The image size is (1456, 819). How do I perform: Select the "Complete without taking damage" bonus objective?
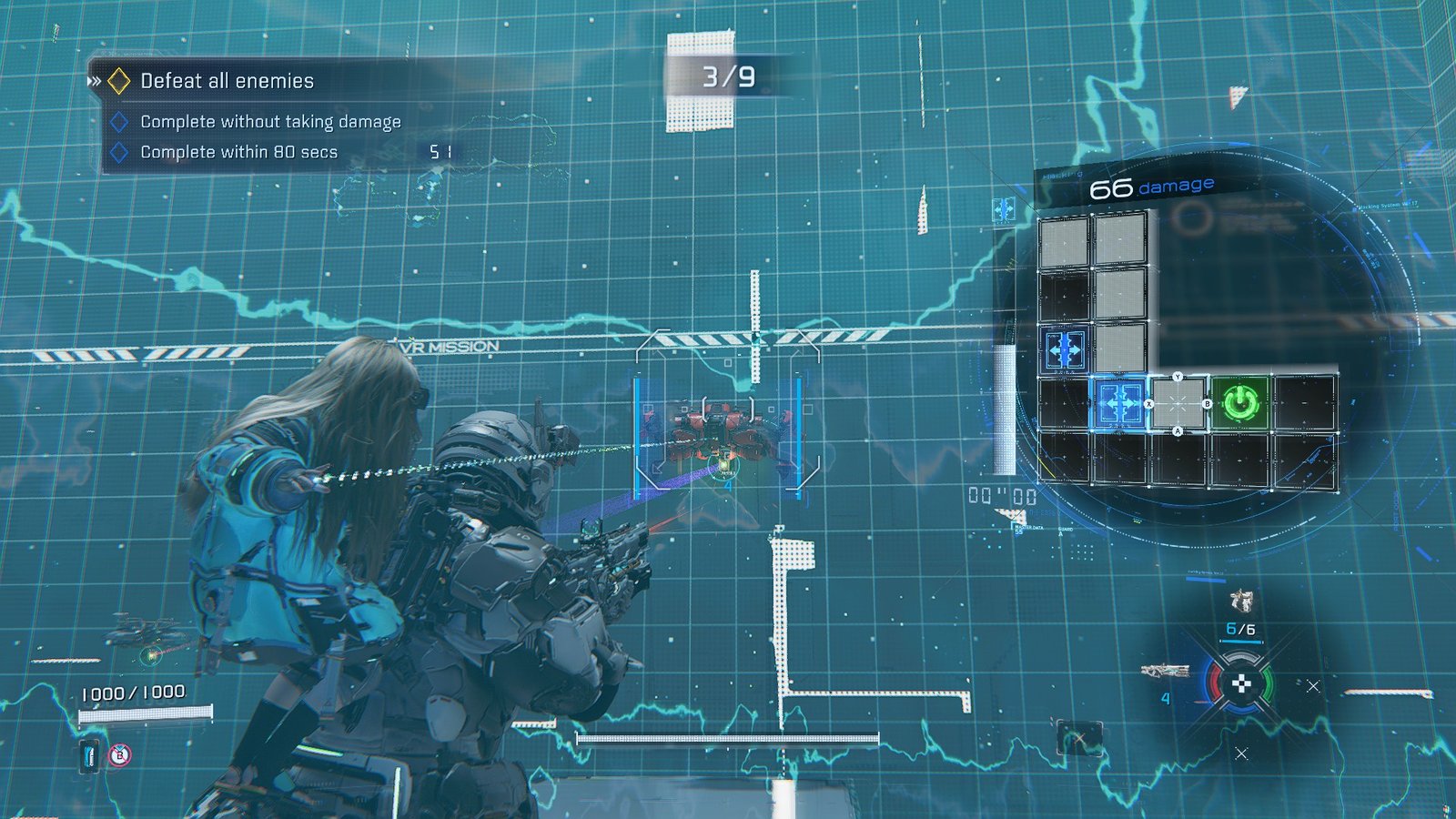pyautogui.click(x=270, y=122)
